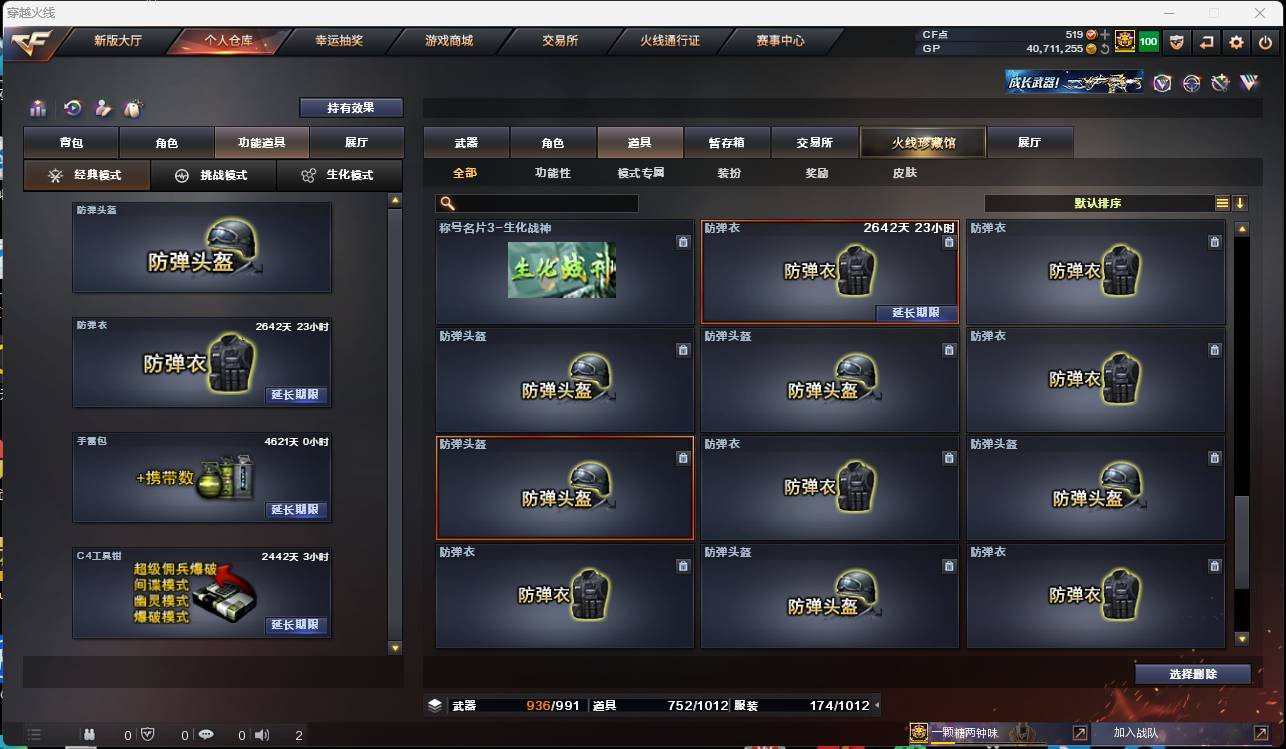This screenshot has width=1286, height=749.
Task: Click the 选择删除 button
Action: (x=1193, y=674)
